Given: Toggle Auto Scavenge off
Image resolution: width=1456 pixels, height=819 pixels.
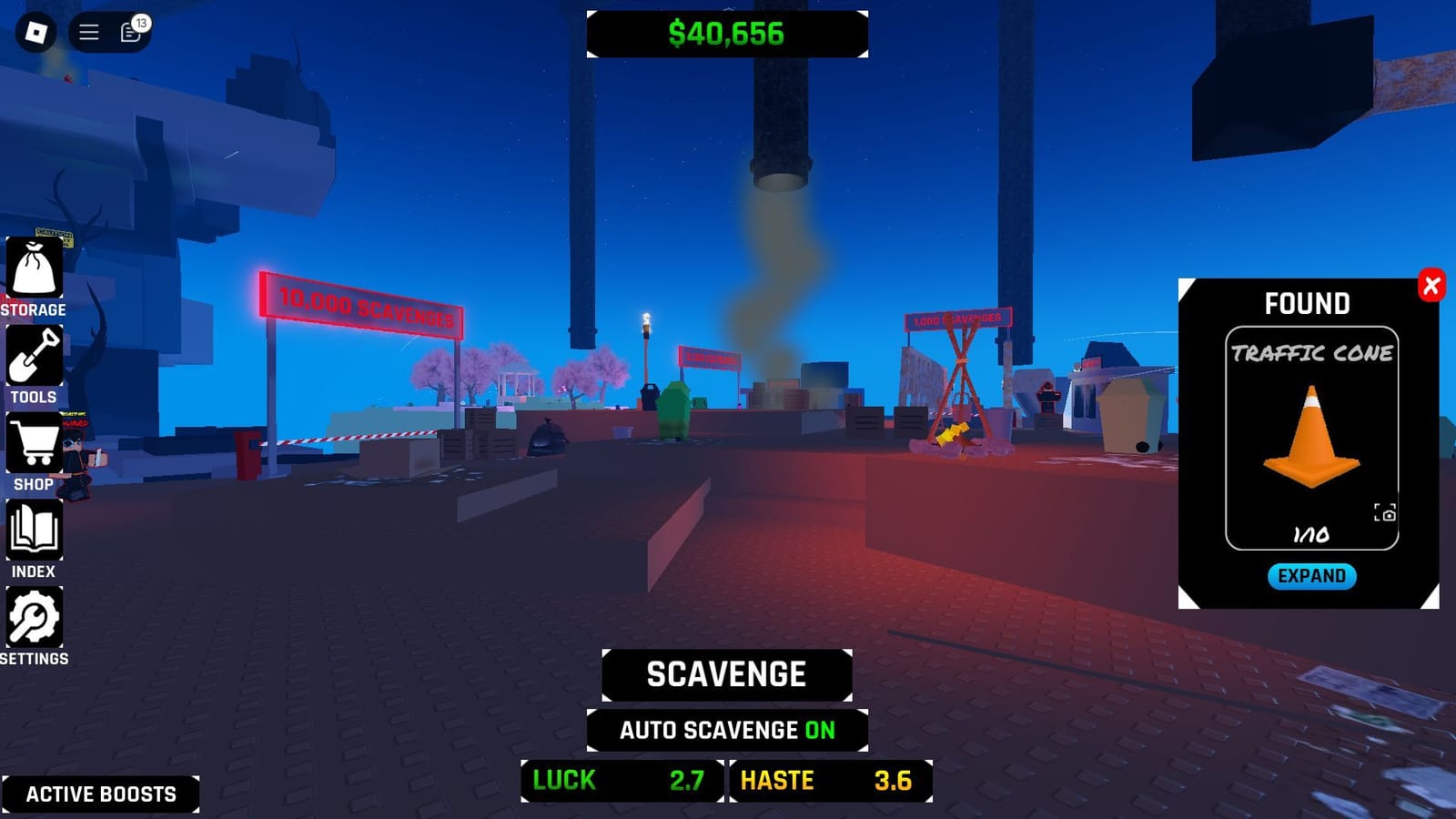Looking at the screenshot, I should (727, 731).
